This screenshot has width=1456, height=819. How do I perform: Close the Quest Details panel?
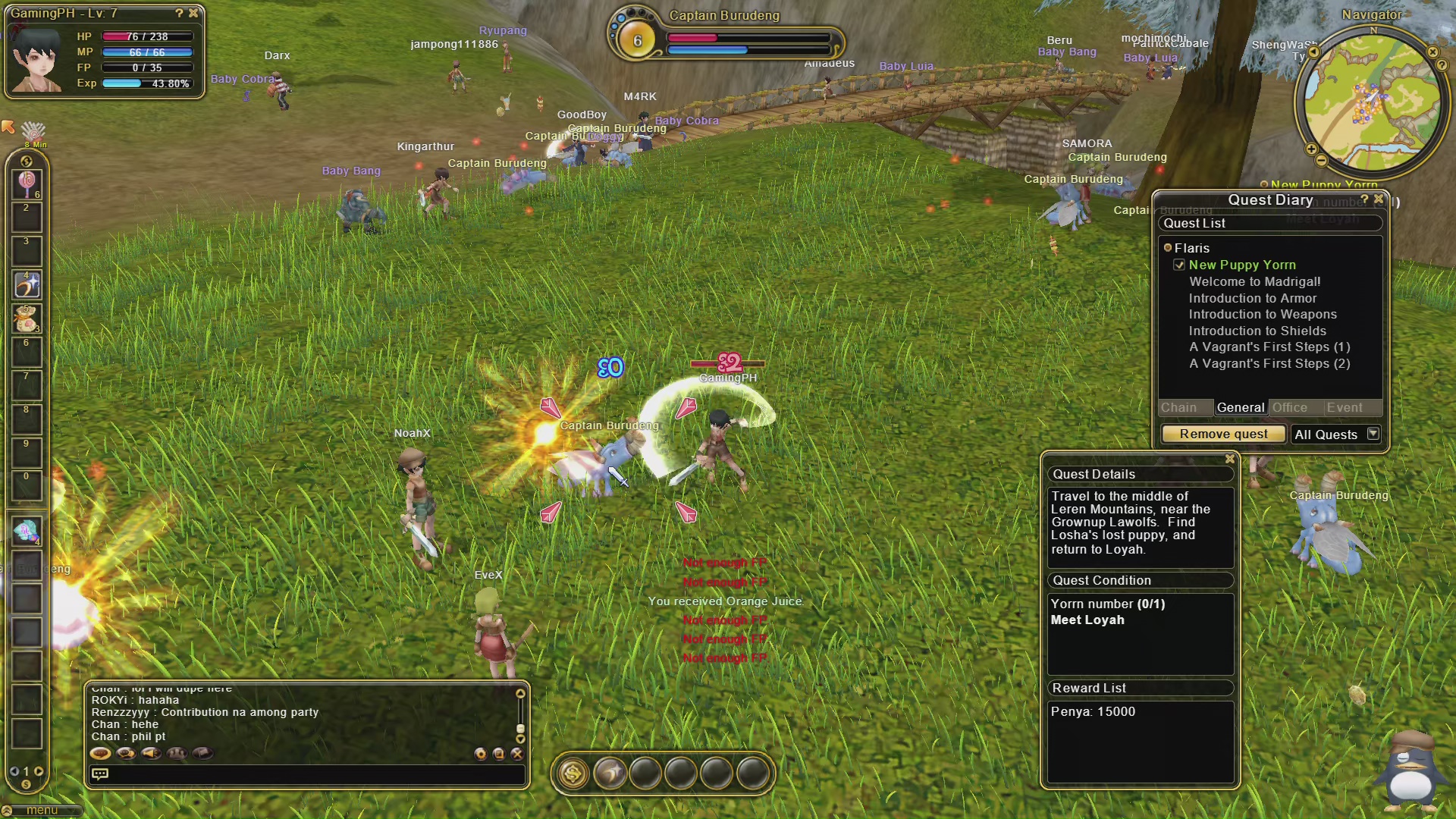click(x=1229, y=459)
